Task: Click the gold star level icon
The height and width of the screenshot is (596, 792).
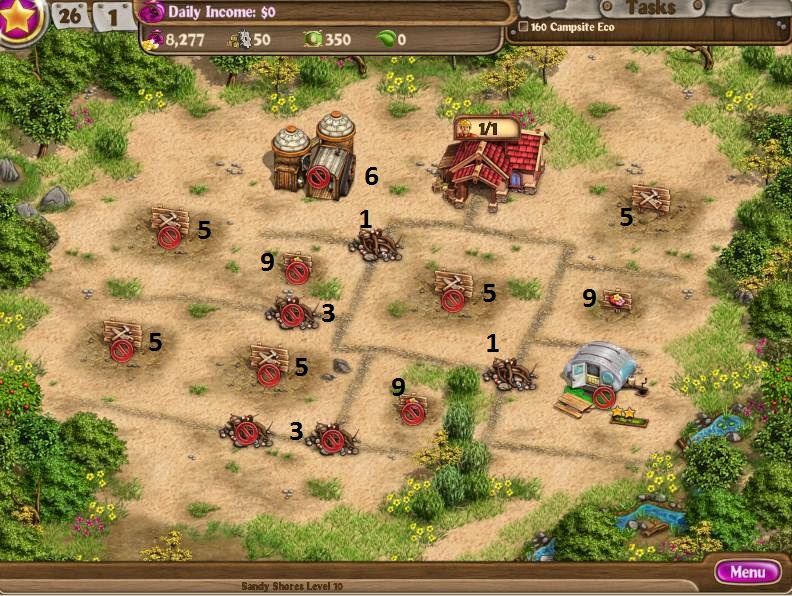Action: [18, 18]
